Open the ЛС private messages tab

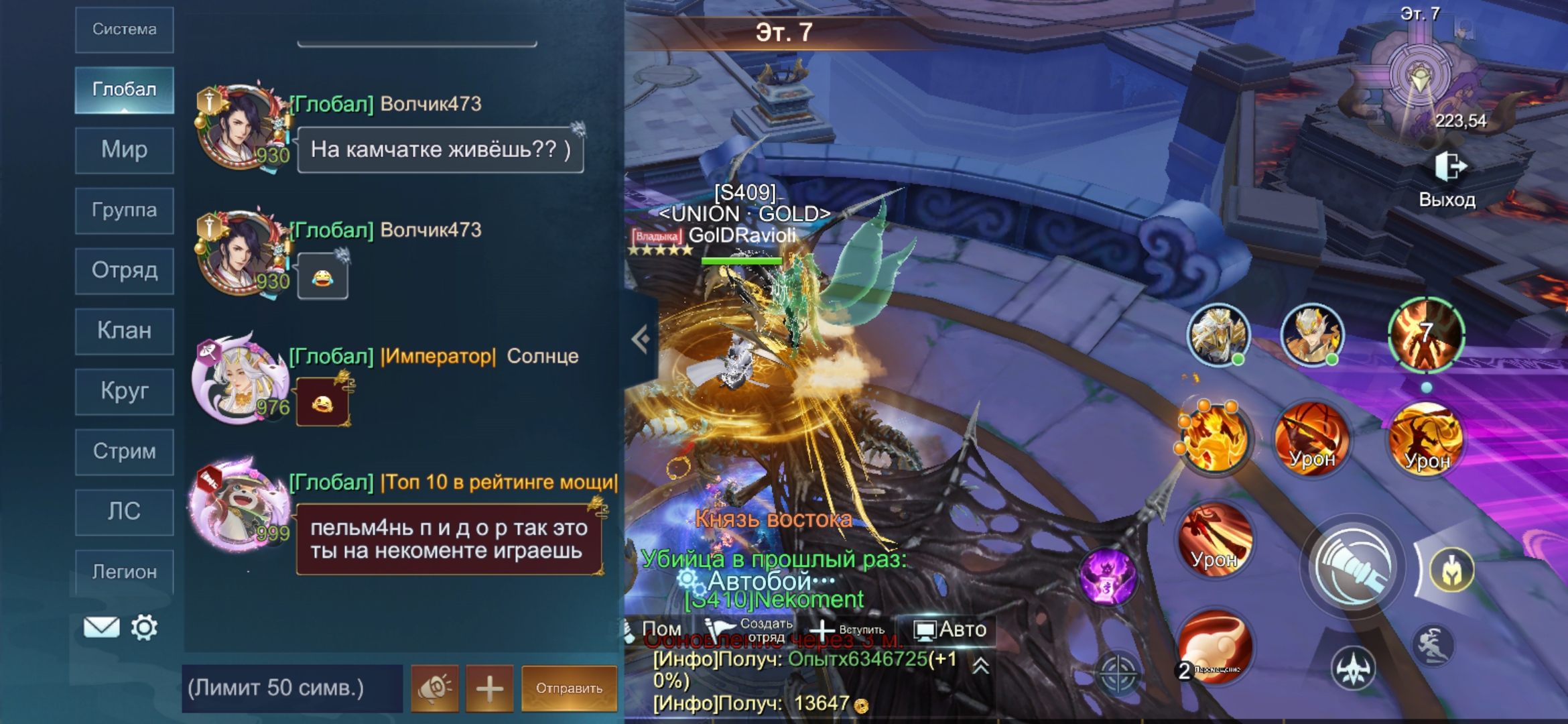pos(125,511)
